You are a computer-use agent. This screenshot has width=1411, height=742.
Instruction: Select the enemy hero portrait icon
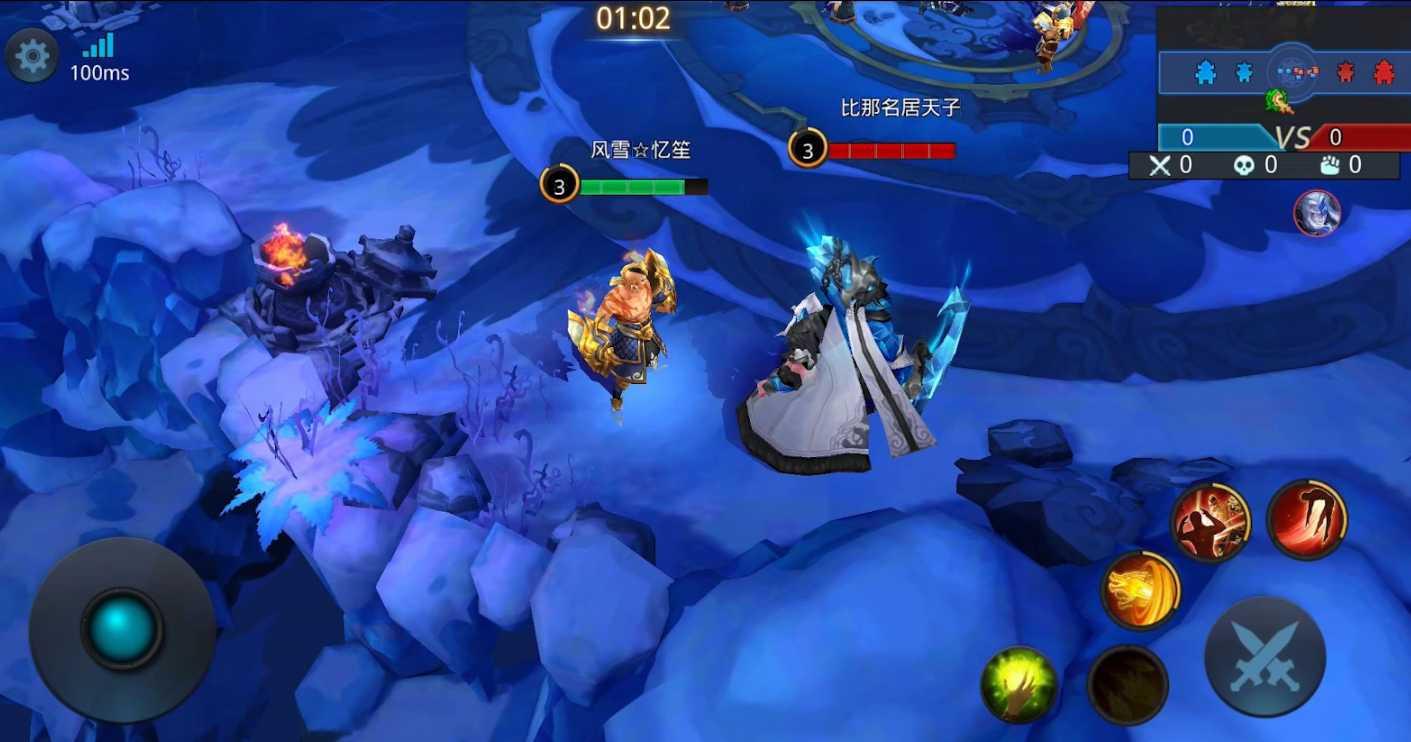point(1317,213)
